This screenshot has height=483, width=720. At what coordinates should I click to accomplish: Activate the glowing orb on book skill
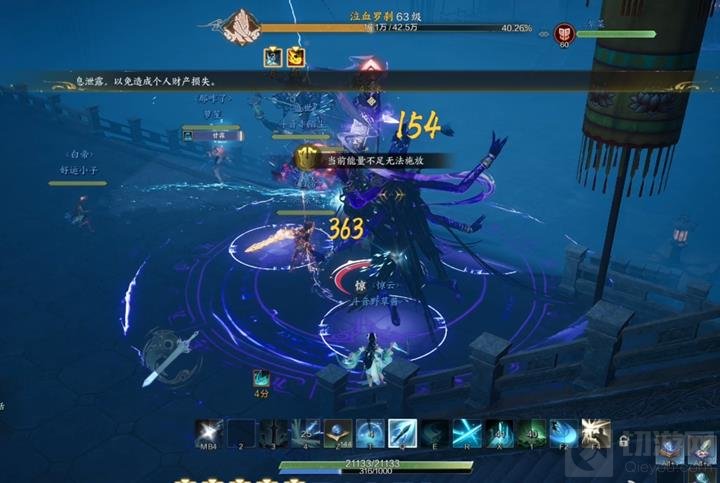coord(338,433)
